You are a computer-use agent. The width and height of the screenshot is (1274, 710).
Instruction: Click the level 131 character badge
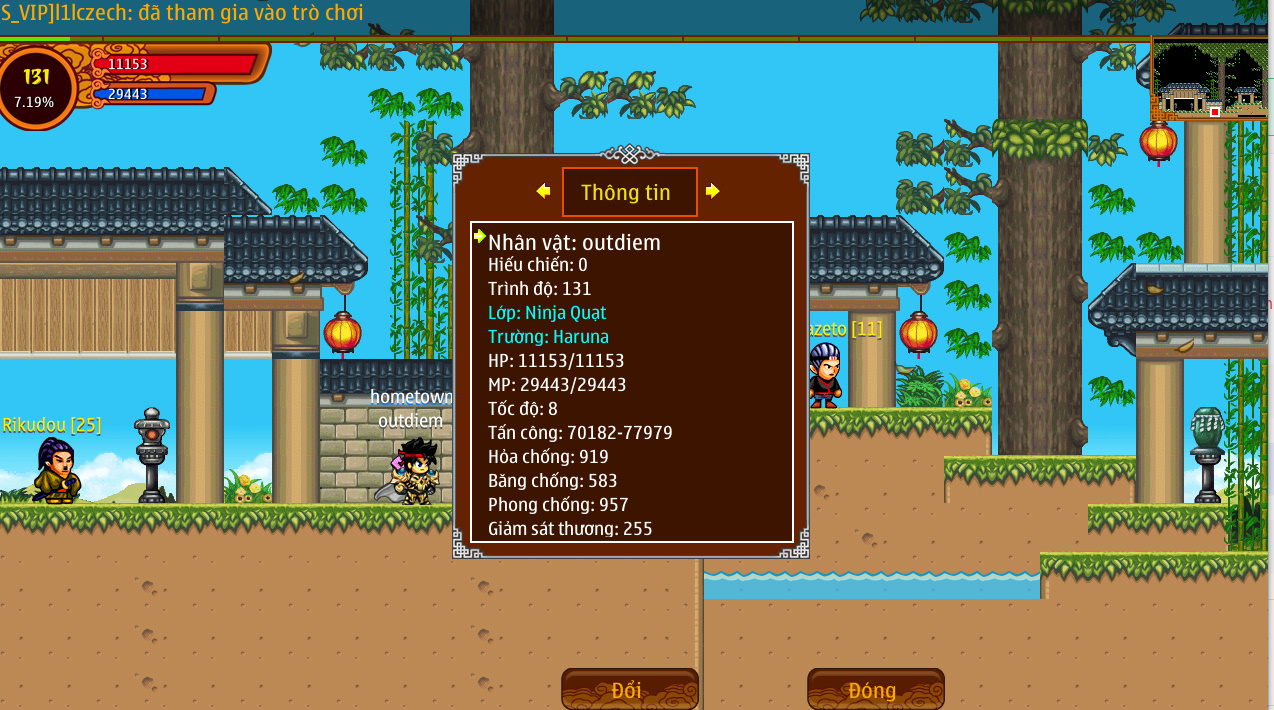[36, 87]
